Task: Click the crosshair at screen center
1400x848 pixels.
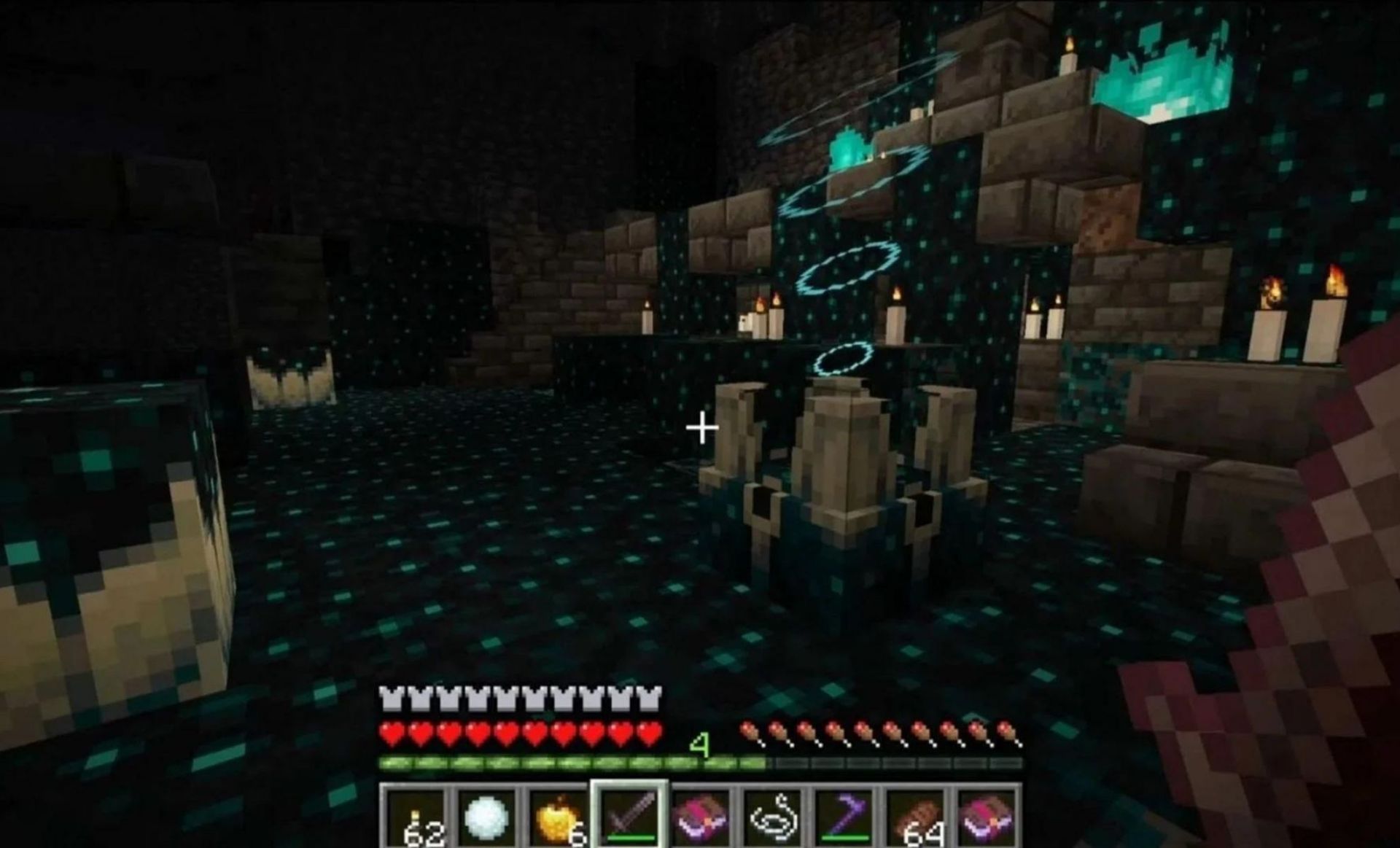Action: (x=704, y=429)
